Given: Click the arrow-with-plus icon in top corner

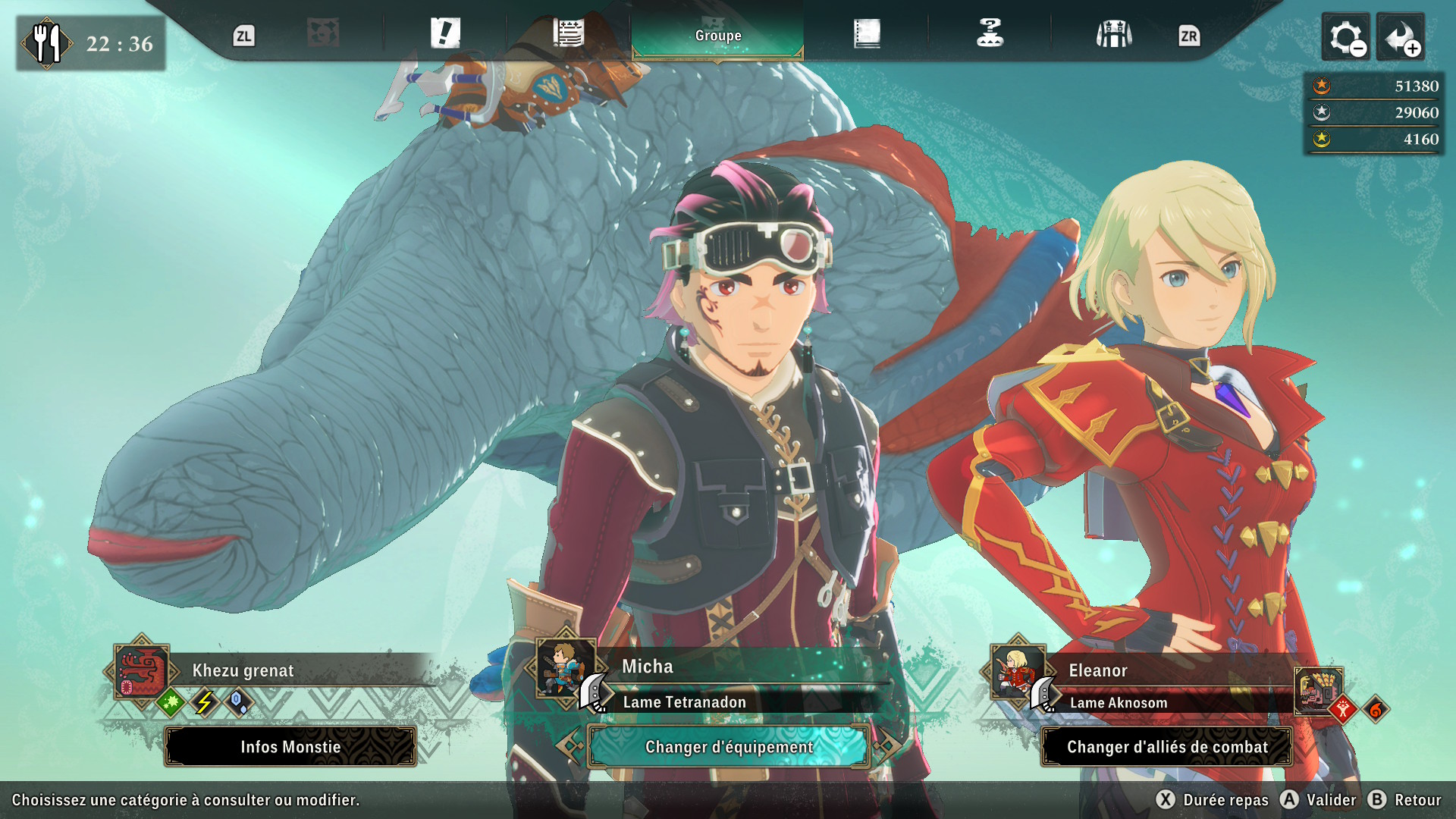Looking at the screenshot, I should (1400, 36).
